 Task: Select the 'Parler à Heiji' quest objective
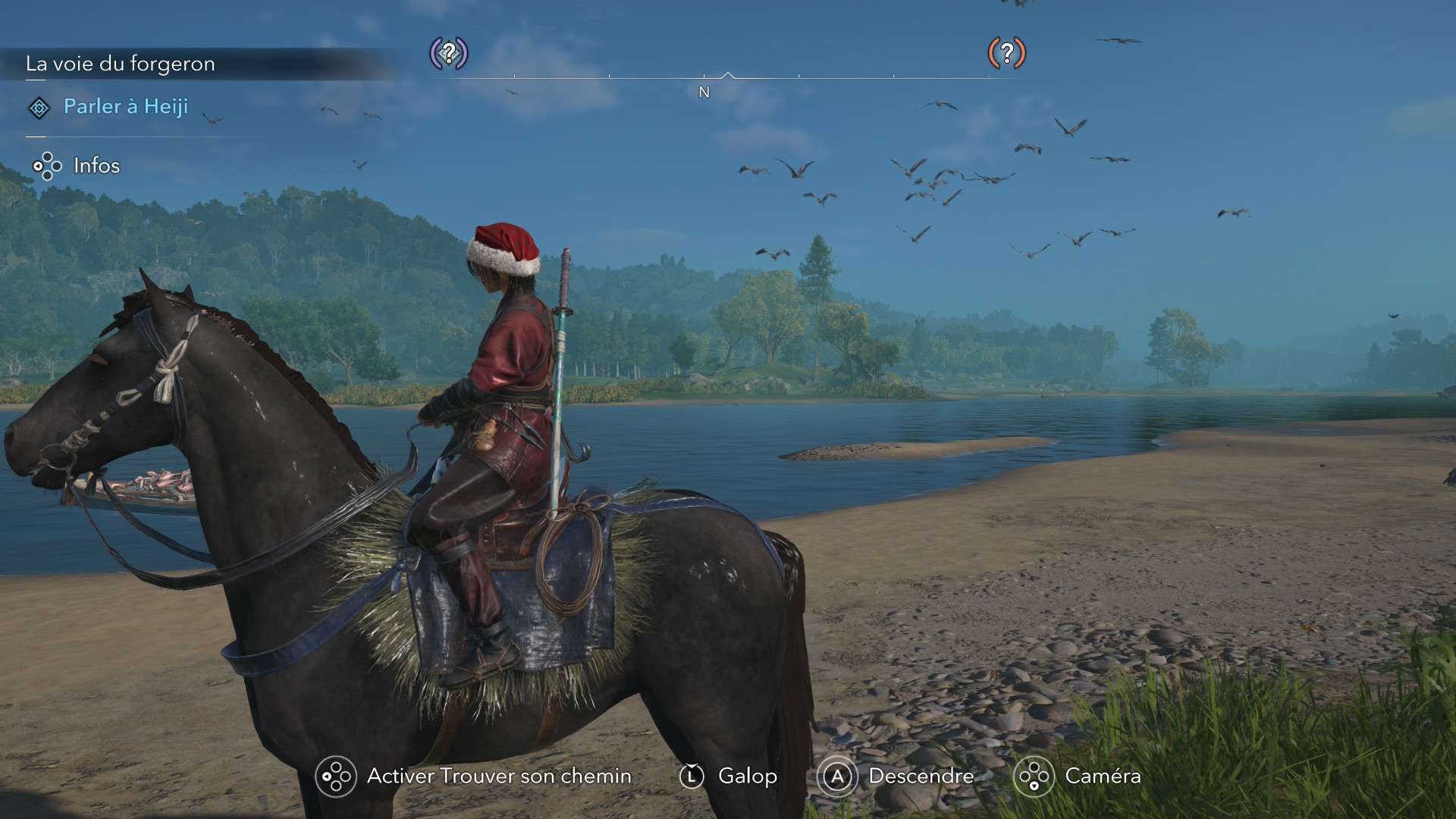pos(125,107)
